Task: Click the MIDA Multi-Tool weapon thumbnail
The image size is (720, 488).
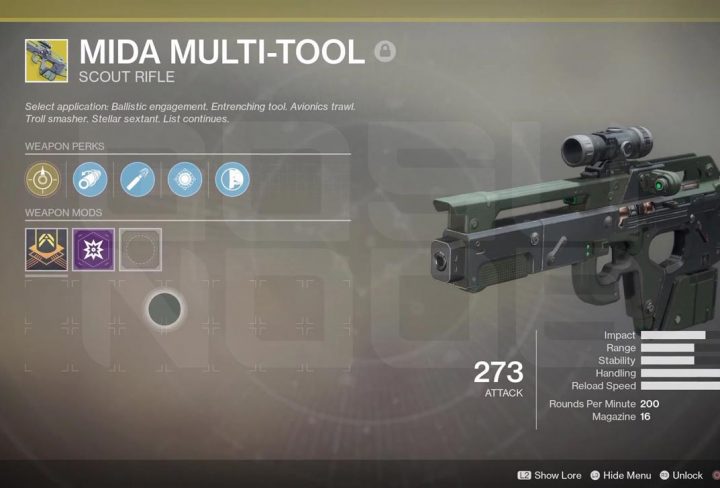Action: pyautogui.click(x=47, y=61)
